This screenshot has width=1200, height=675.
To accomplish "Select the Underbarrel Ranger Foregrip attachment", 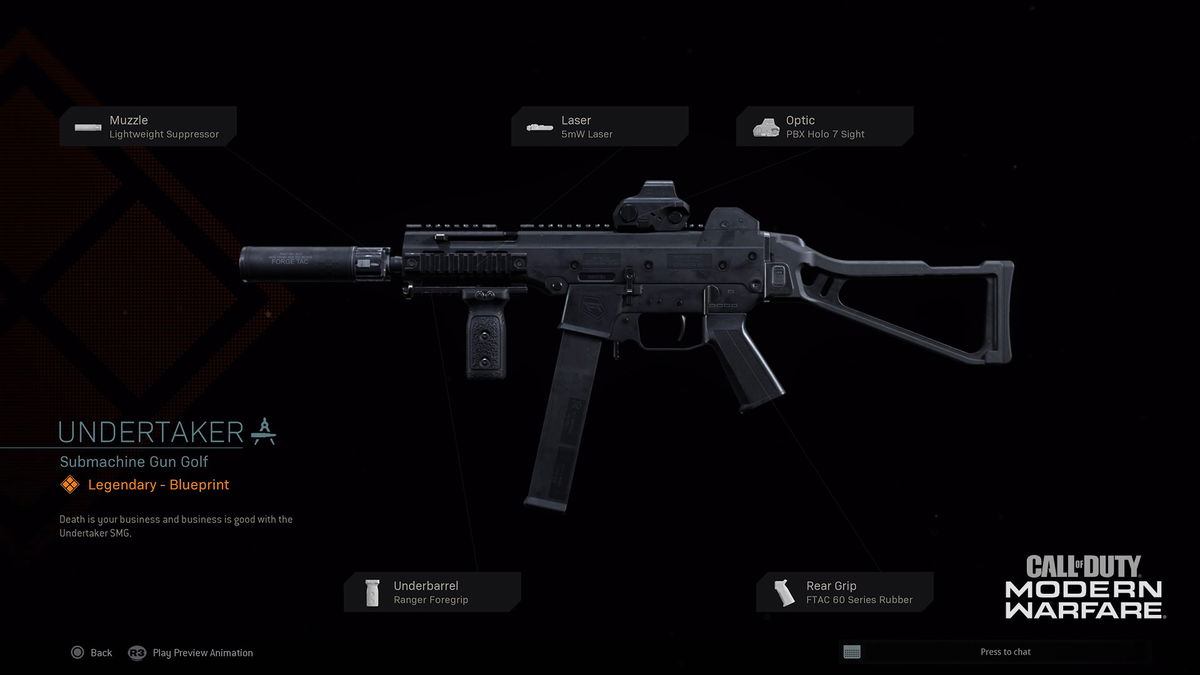I will (432, 592).
